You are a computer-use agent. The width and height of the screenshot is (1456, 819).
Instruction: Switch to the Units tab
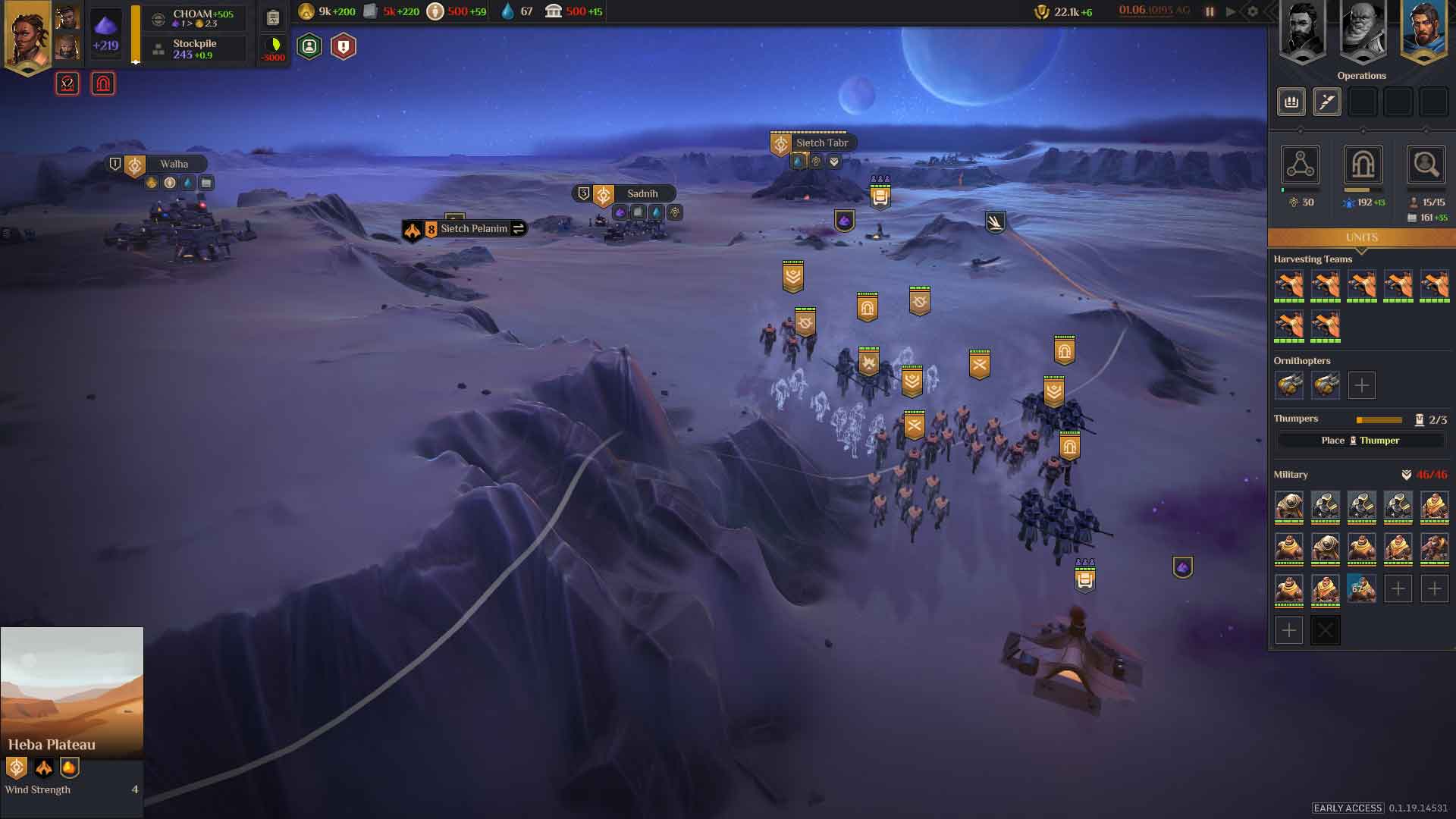(1361, 237)
